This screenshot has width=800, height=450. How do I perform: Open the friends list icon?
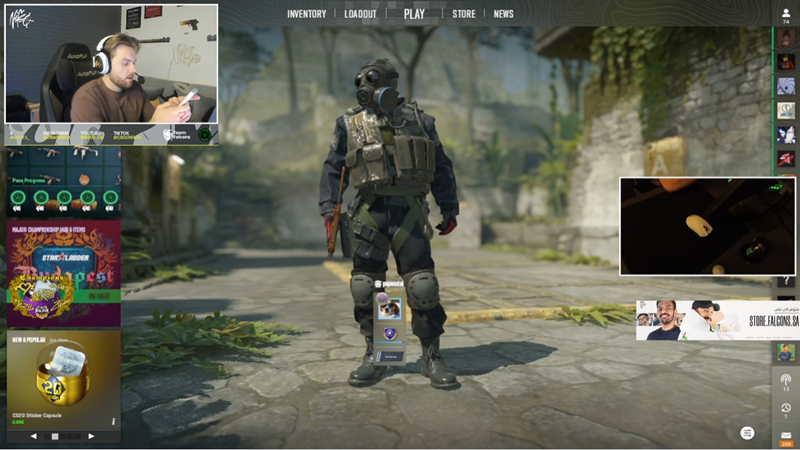(x=786, y=14)
